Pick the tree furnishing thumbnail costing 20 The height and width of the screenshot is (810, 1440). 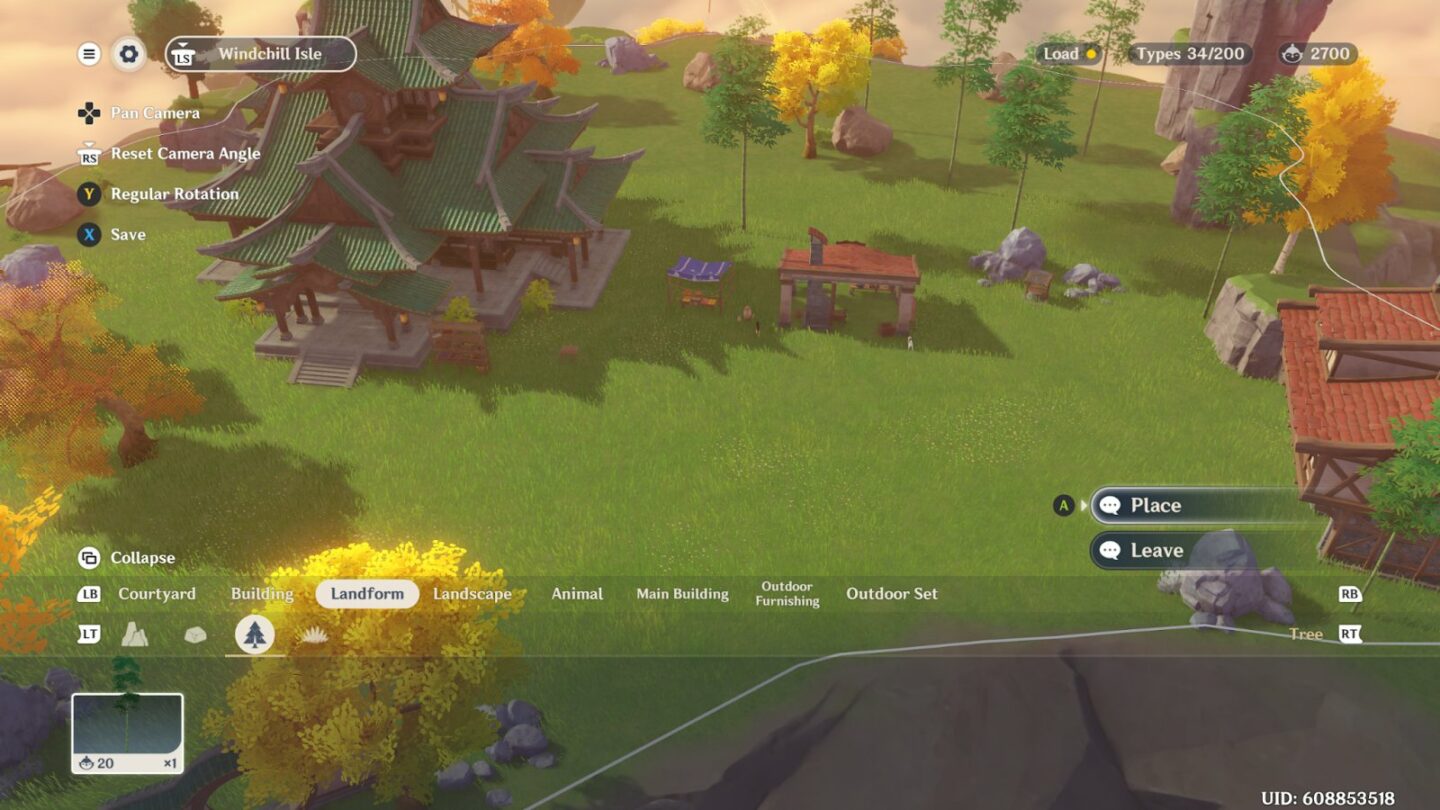[x=127, y=733]
